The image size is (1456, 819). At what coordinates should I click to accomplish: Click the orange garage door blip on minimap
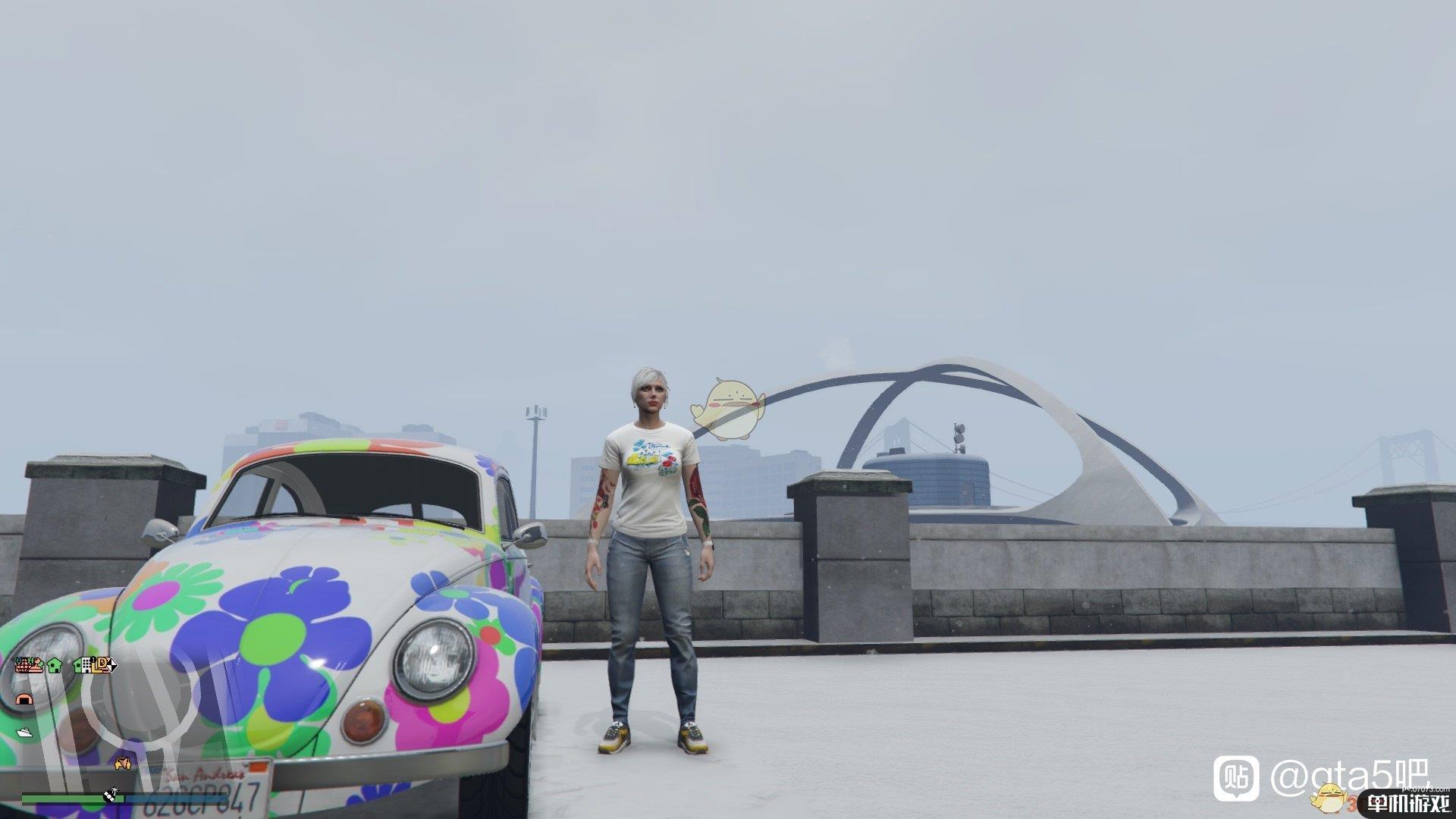coord(24,699)
